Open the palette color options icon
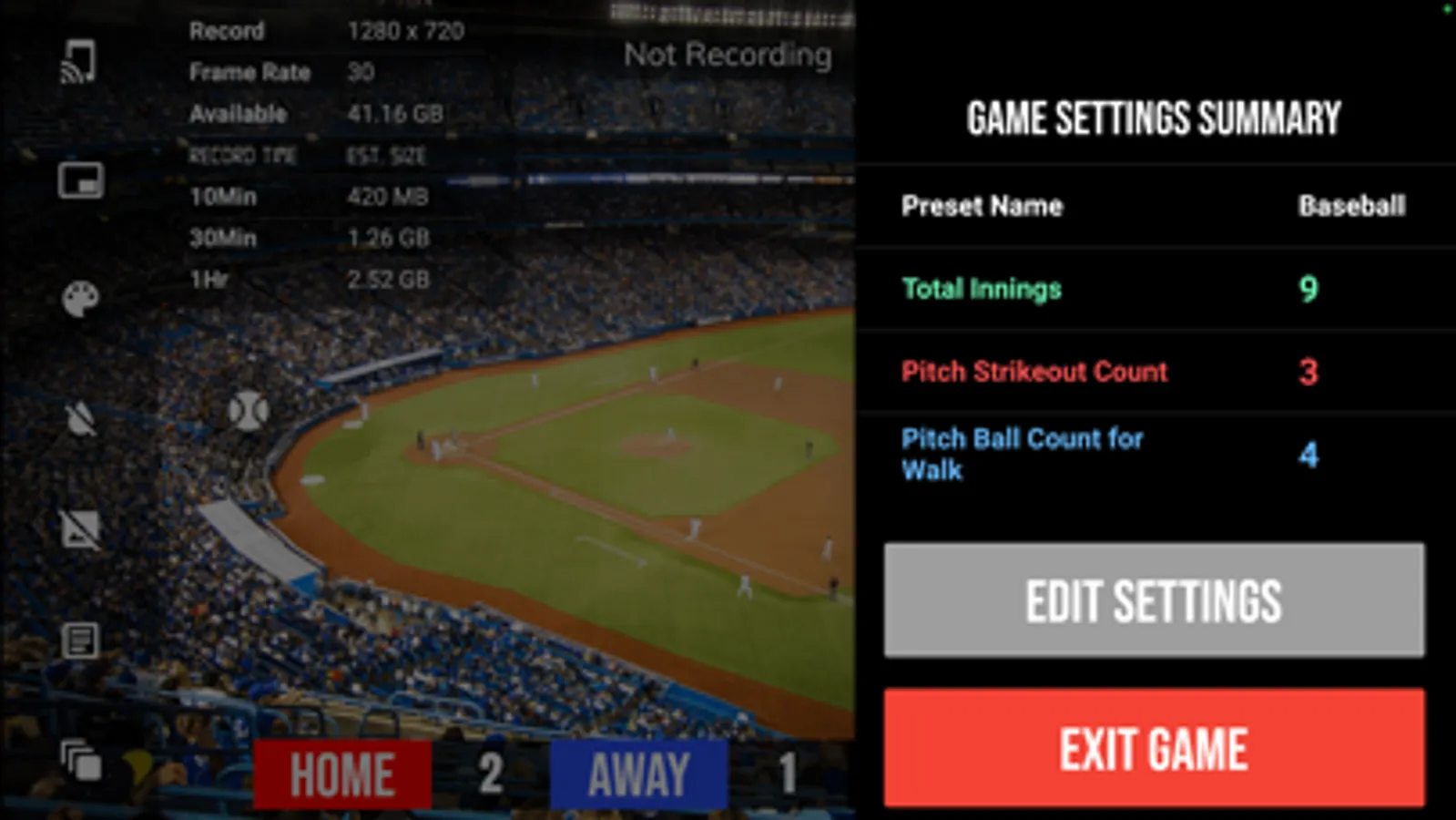The image size is (1456, 820). [80, 299]
